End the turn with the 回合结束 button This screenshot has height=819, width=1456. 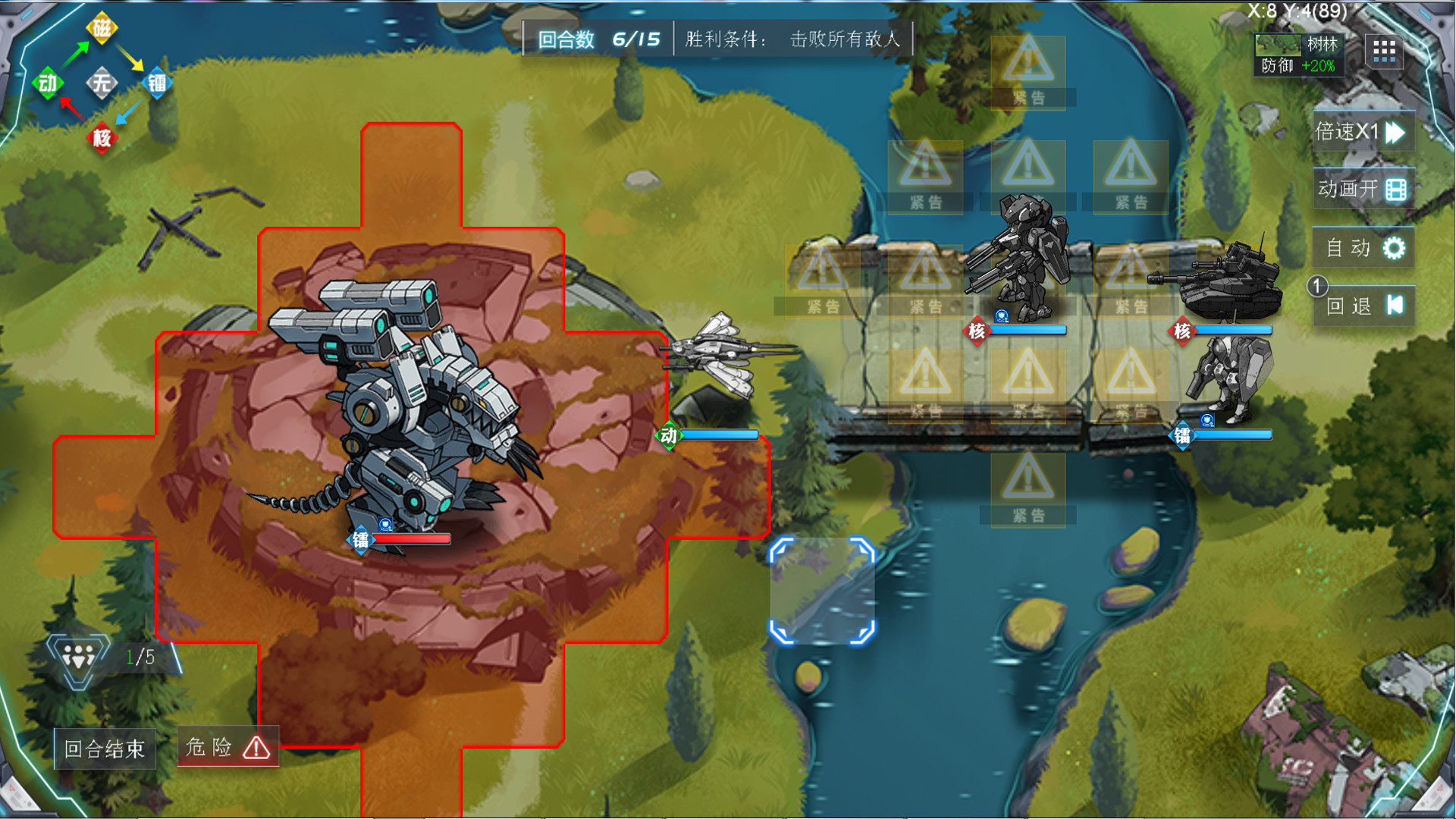104,748
